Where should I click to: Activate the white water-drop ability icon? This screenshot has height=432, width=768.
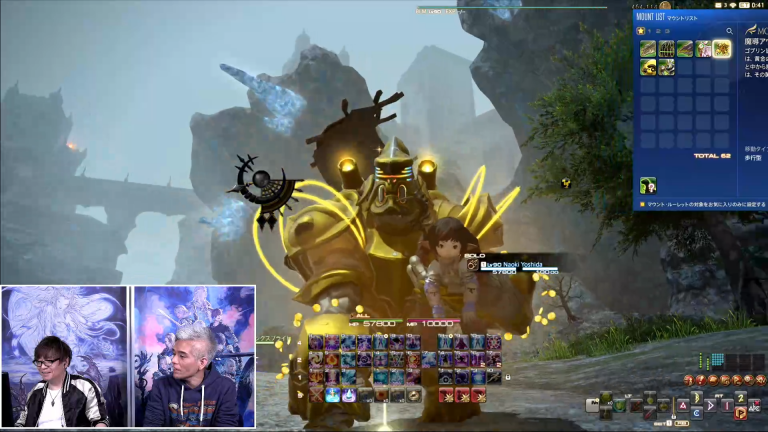(350, 395)
